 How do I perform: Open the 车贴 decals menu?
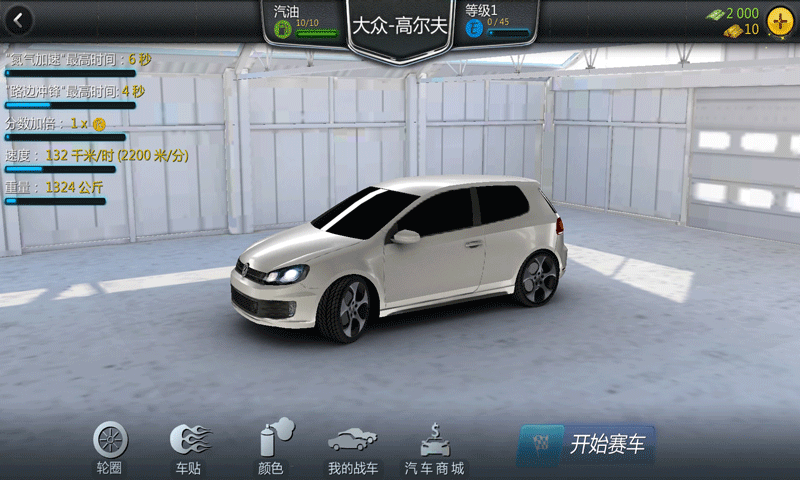(189, 446)
